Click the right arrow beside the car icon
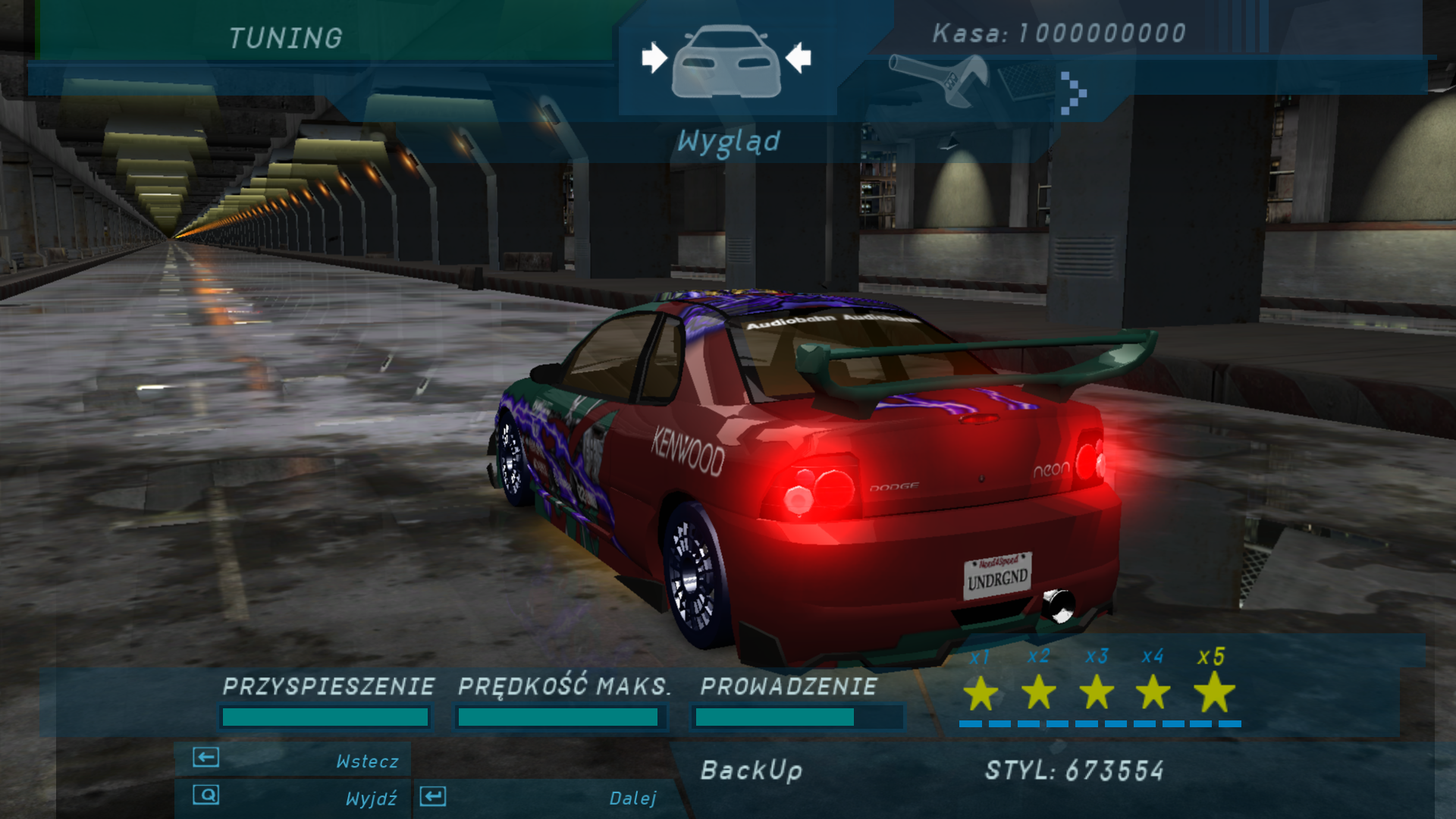The width and height of the screenshot is (1456, 819). pyautogui.click(x=798, y=58)
